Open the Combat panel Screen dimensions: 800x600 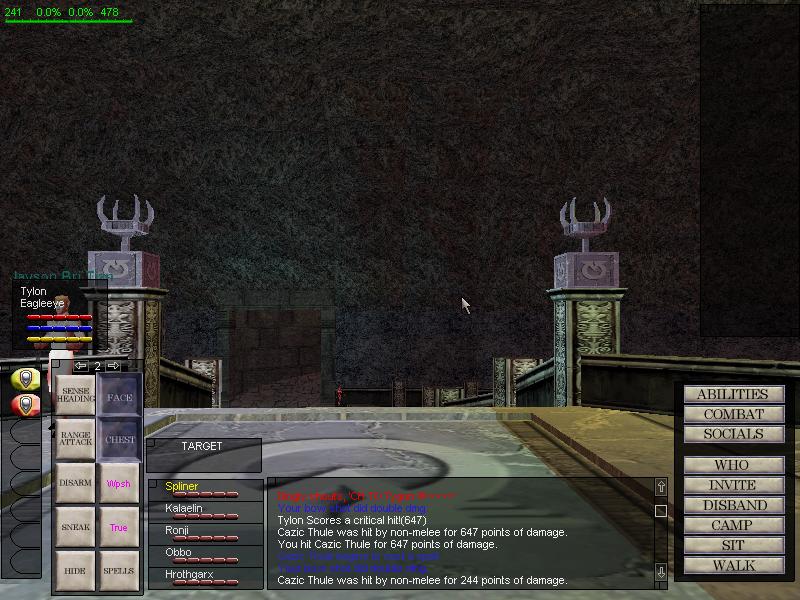pos(733,414)
